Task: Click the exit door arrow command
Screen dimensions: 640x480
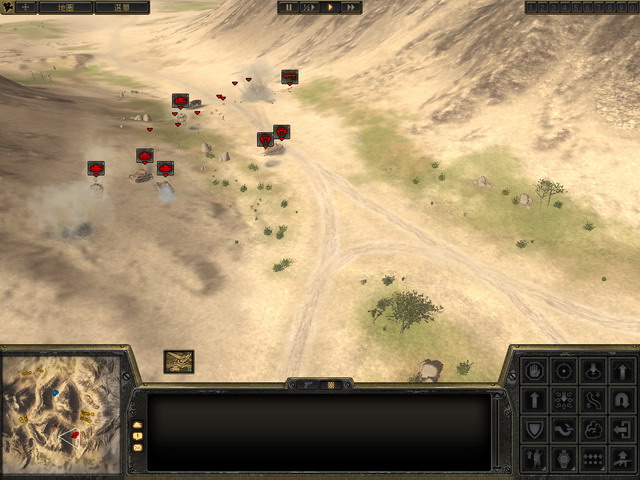Action: [622, 430]
